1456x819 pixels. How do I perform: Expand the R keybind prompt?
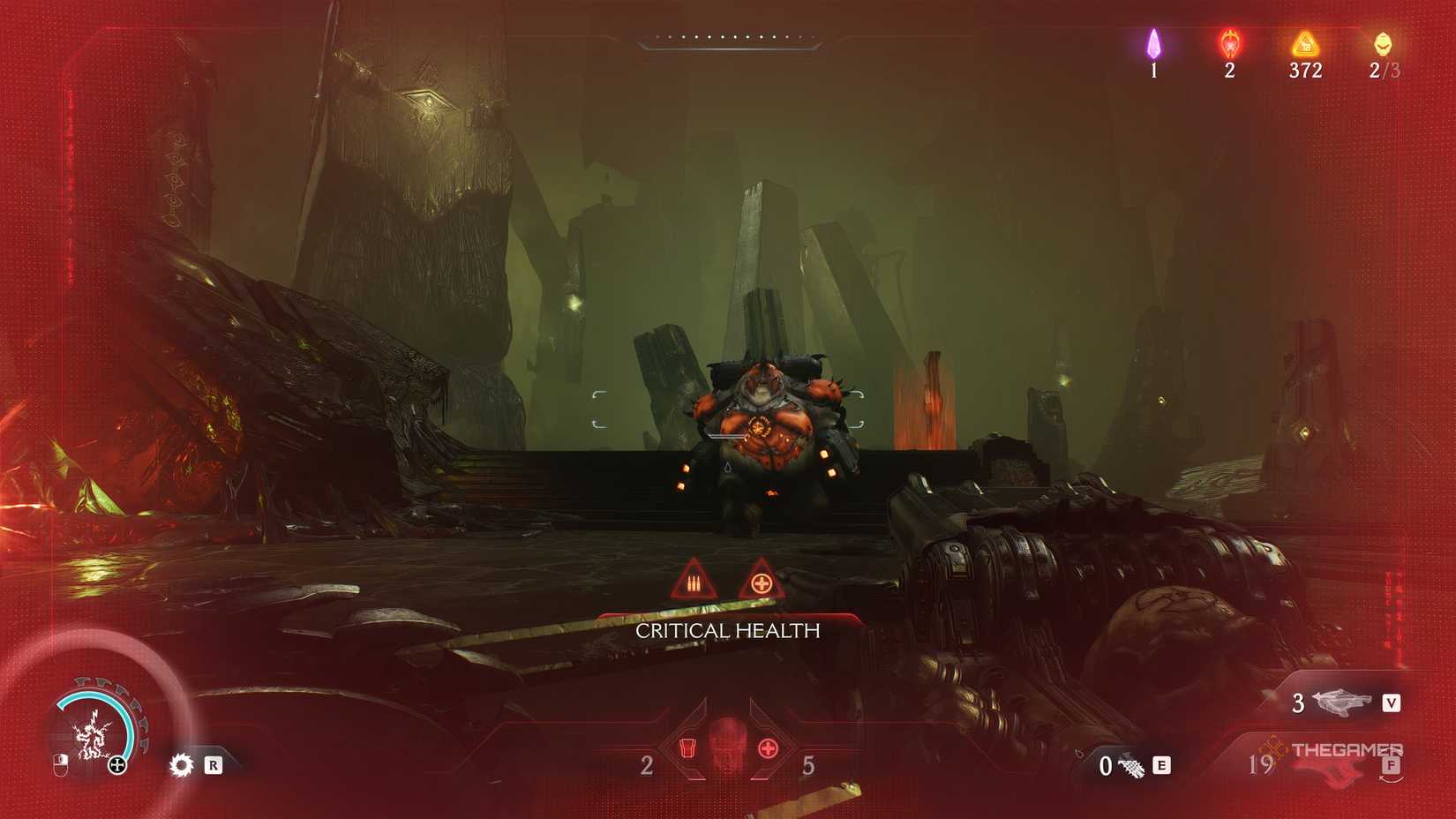pyautogui.click(x=214, y=766)
